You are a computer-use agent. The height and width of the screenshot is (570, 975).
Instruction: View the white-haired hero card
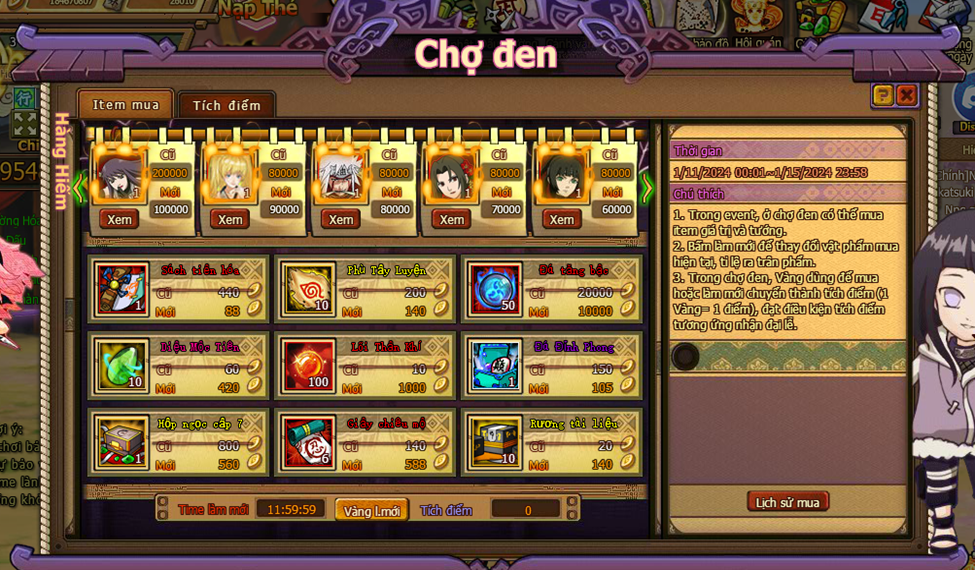341,219
